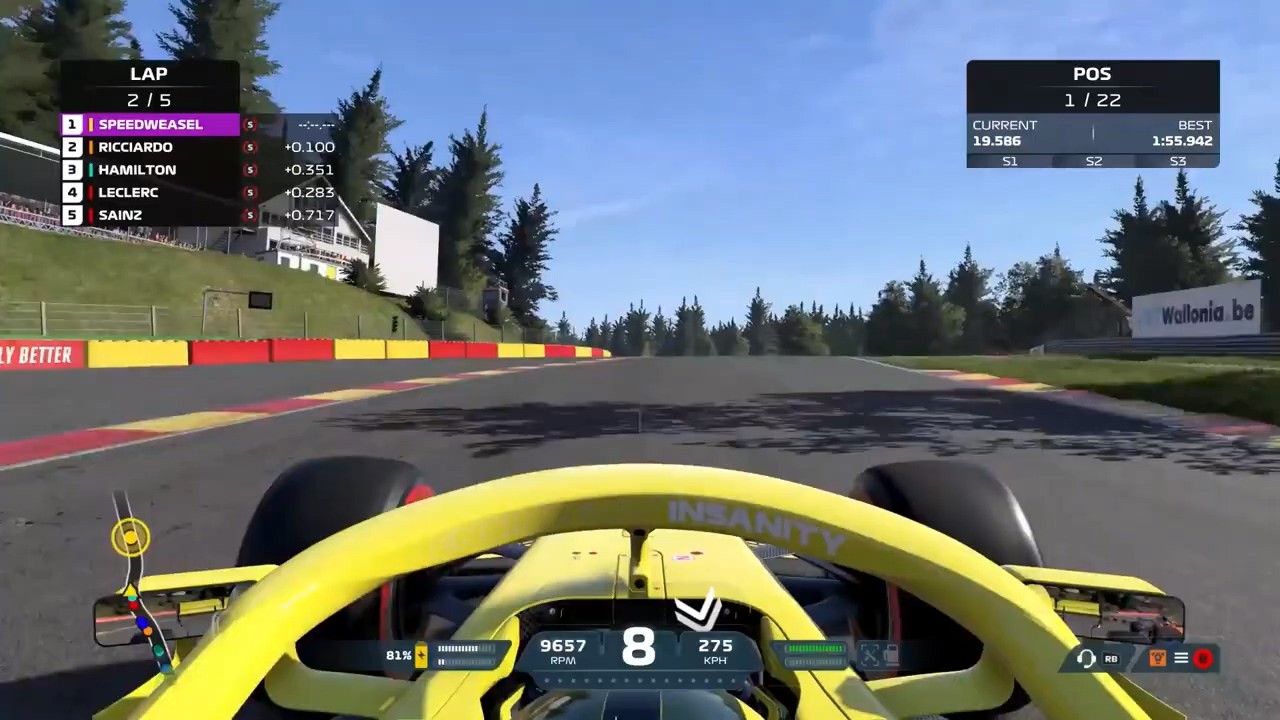Activate the headset team radio icon

(1085, 658)
